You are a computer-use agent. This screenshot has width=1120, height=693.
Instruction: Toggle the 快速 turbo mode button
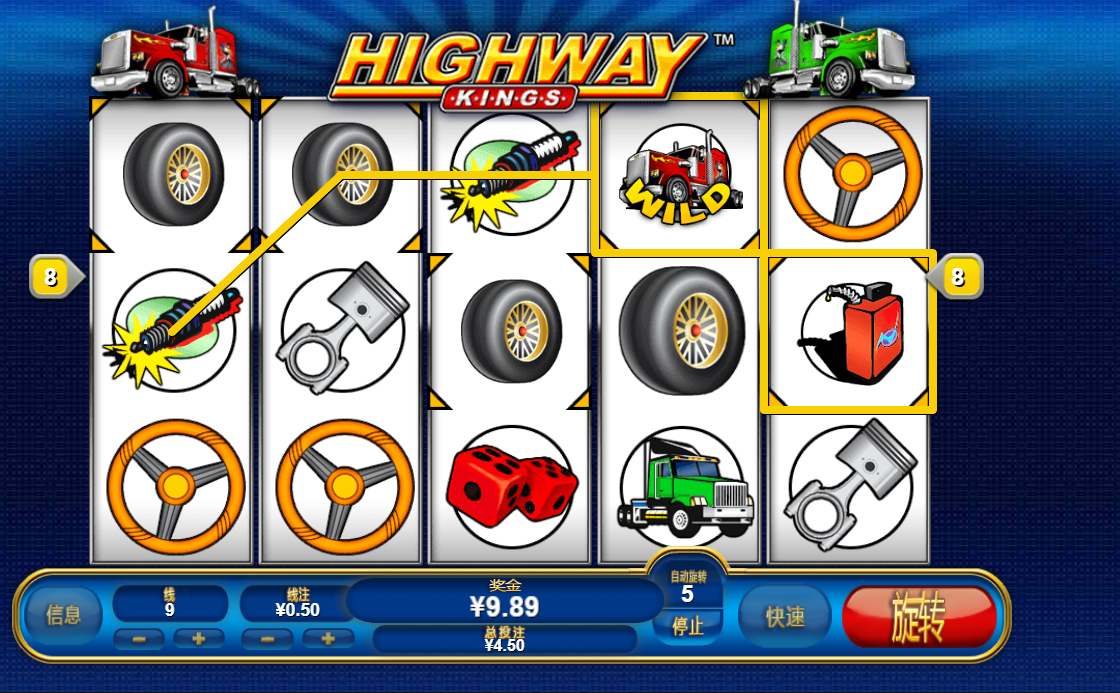tap(786, 617)
